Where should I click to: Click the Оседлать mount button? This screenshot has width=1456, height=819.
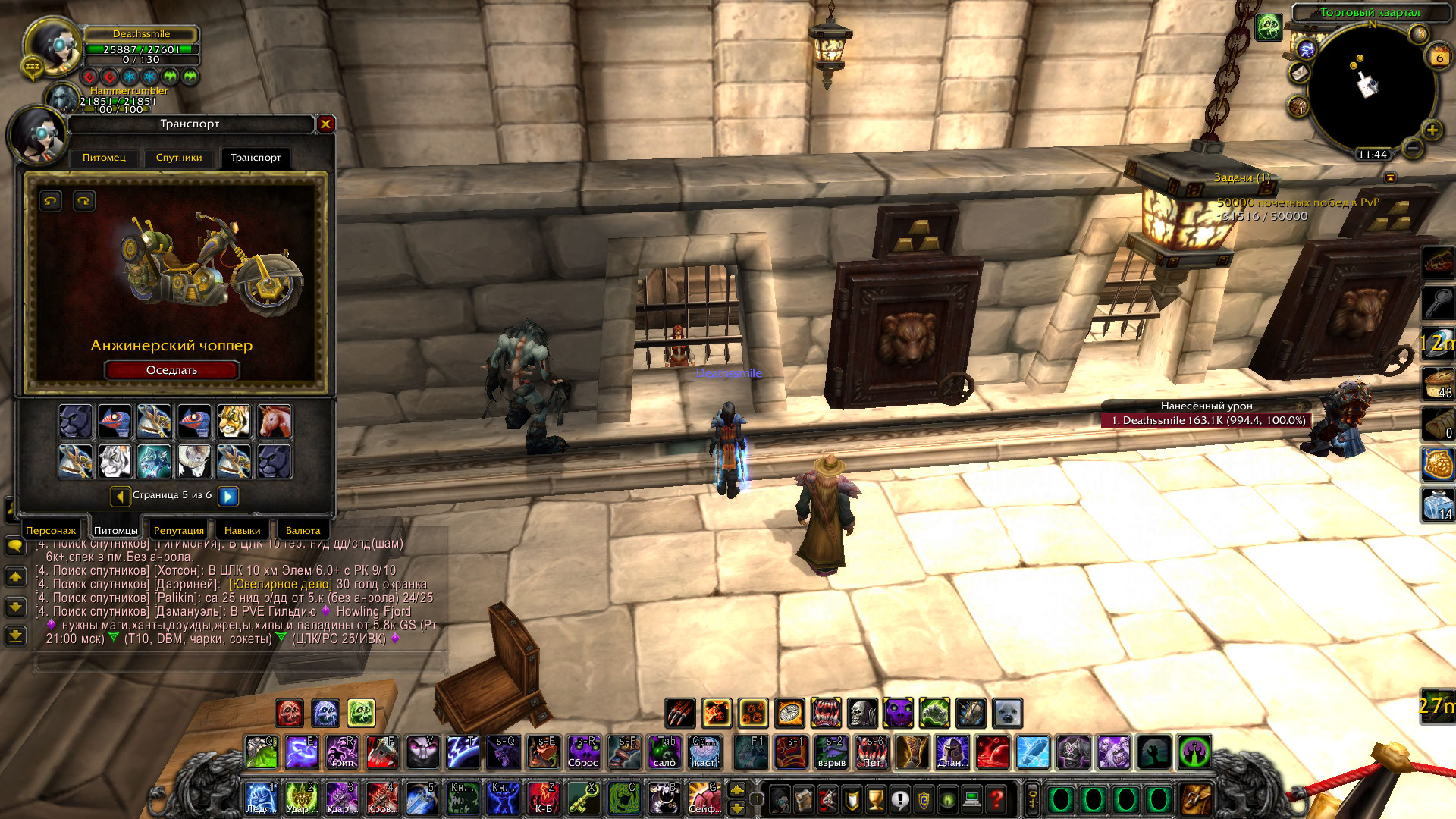[171, 370]
